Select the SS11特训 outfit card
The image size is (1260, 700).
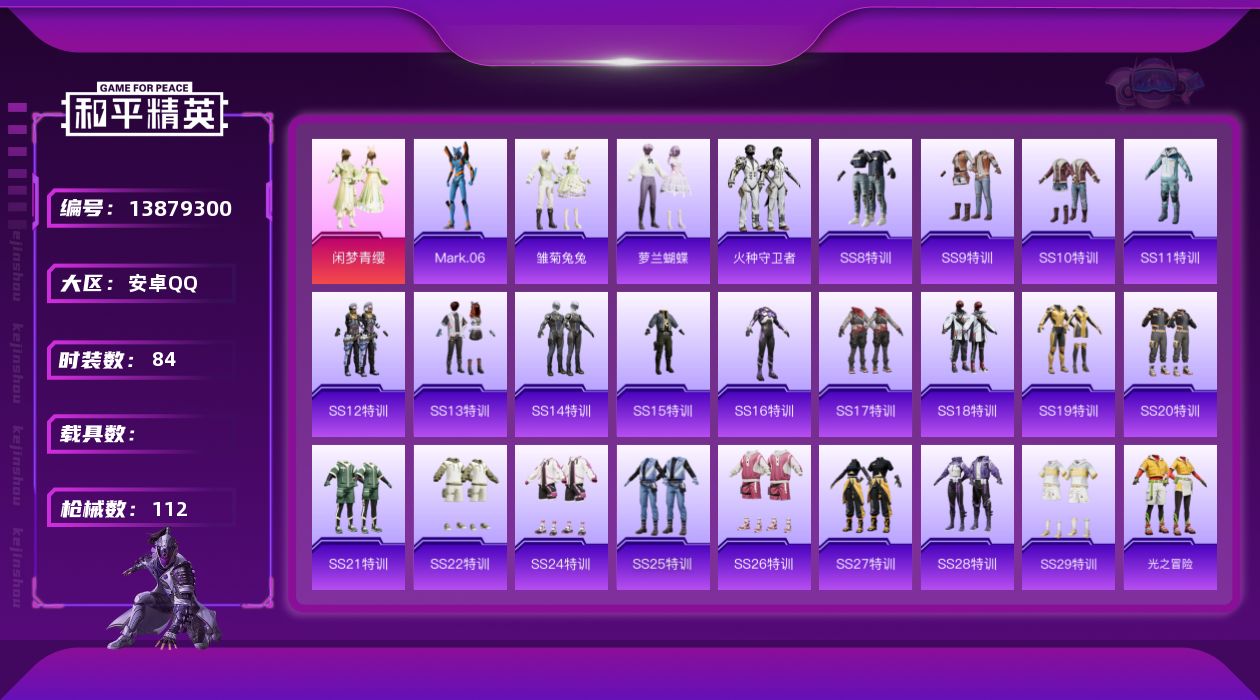click(1170, 211)
